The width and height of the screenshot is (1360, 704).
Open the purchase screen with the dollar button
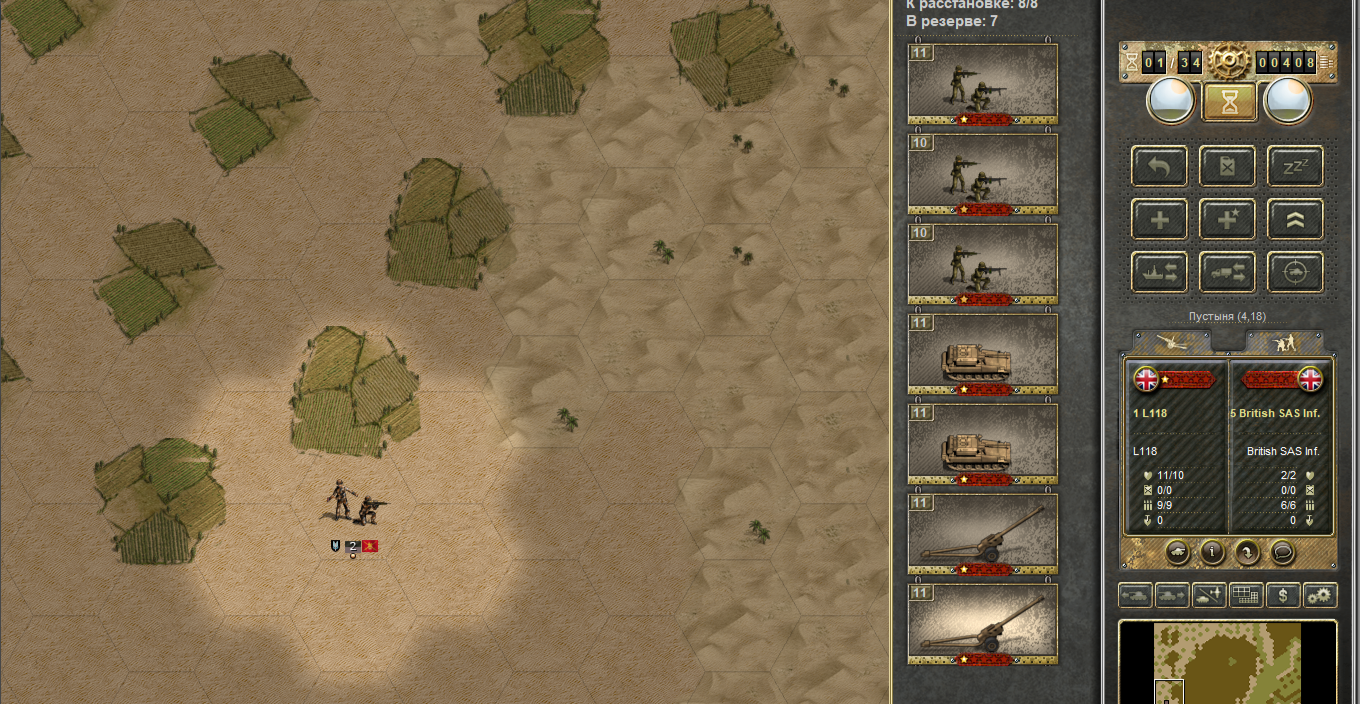[x=1283, y=596]
